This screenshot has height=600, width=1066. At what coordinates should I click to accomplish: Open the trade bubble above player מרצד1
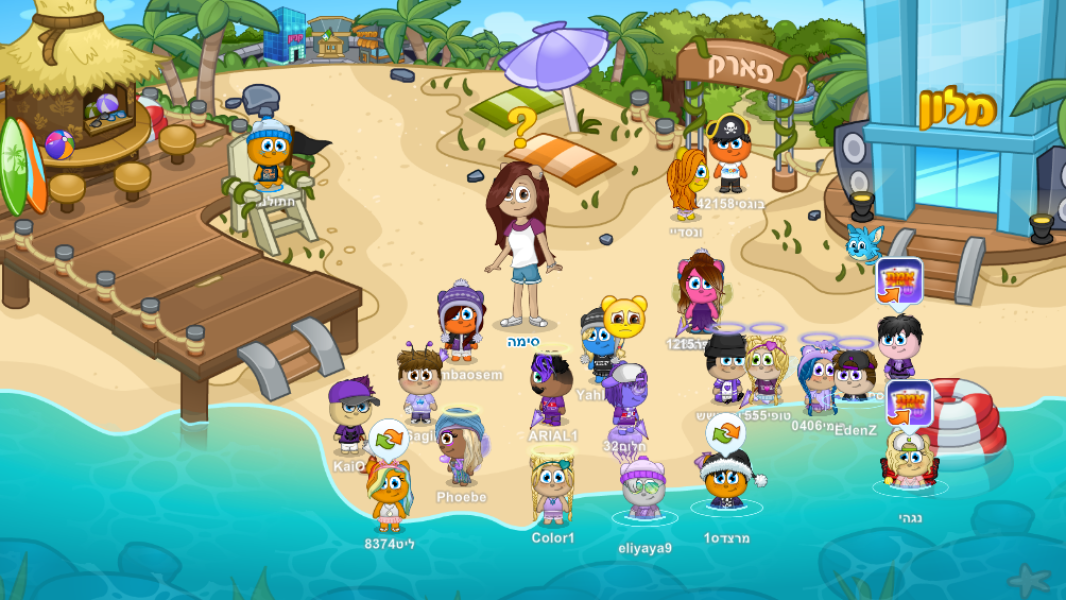725,432
